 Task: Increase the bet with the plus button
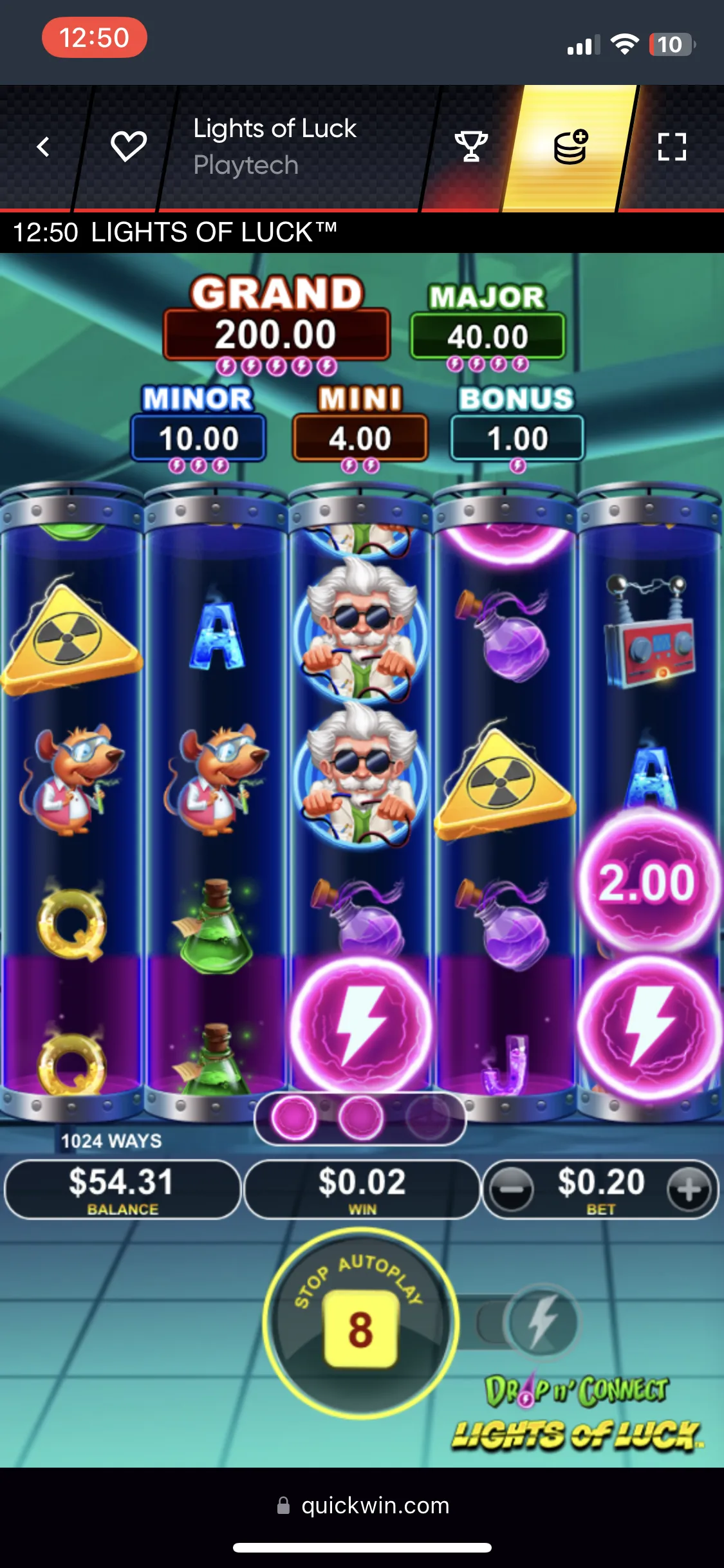pyautogui.click(x=689, y=1190)
